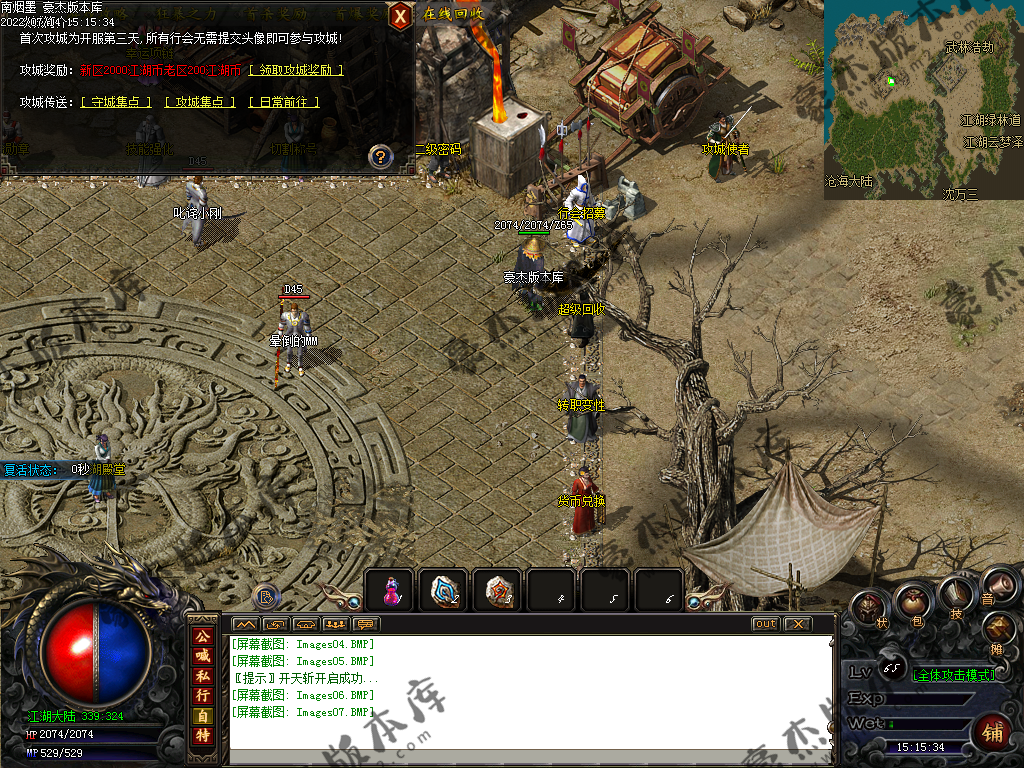Use the red potion gourd in hotbar
Image resolution: width=1024 pixels, height=768 pixels.
(x=391, y=591)
